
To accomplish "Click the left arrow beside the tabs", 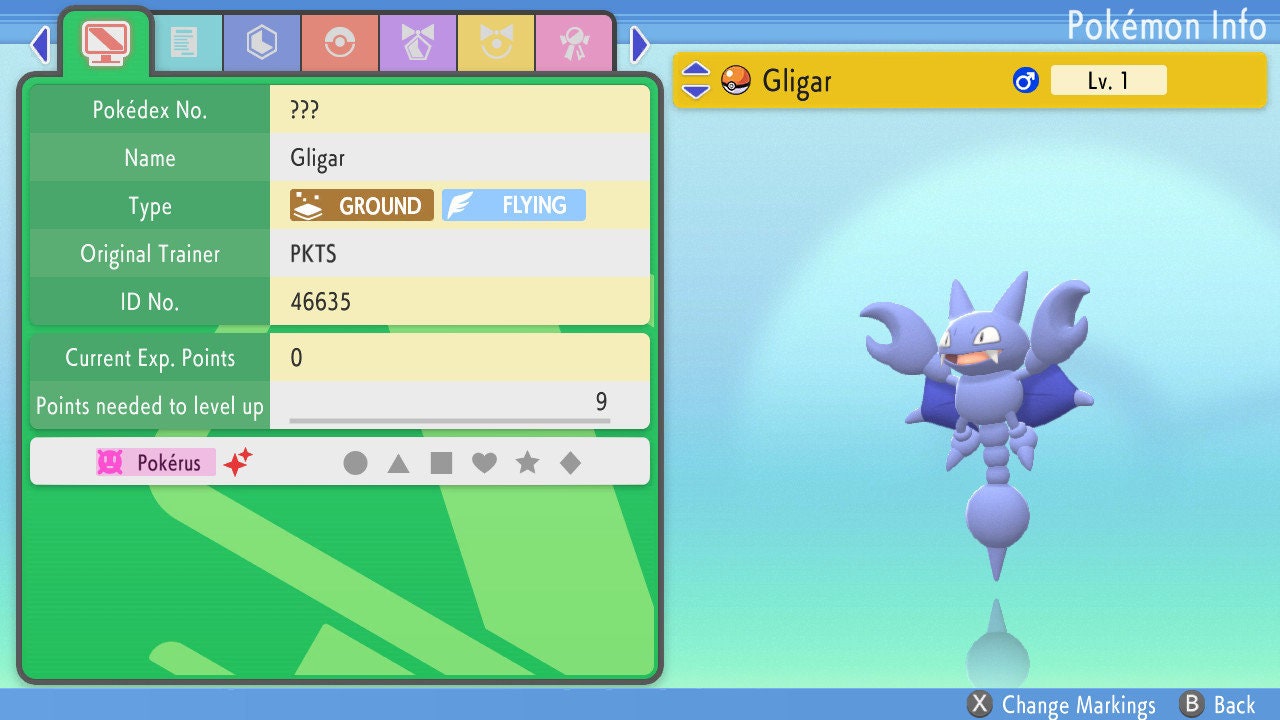I will [x=40, y=44].
